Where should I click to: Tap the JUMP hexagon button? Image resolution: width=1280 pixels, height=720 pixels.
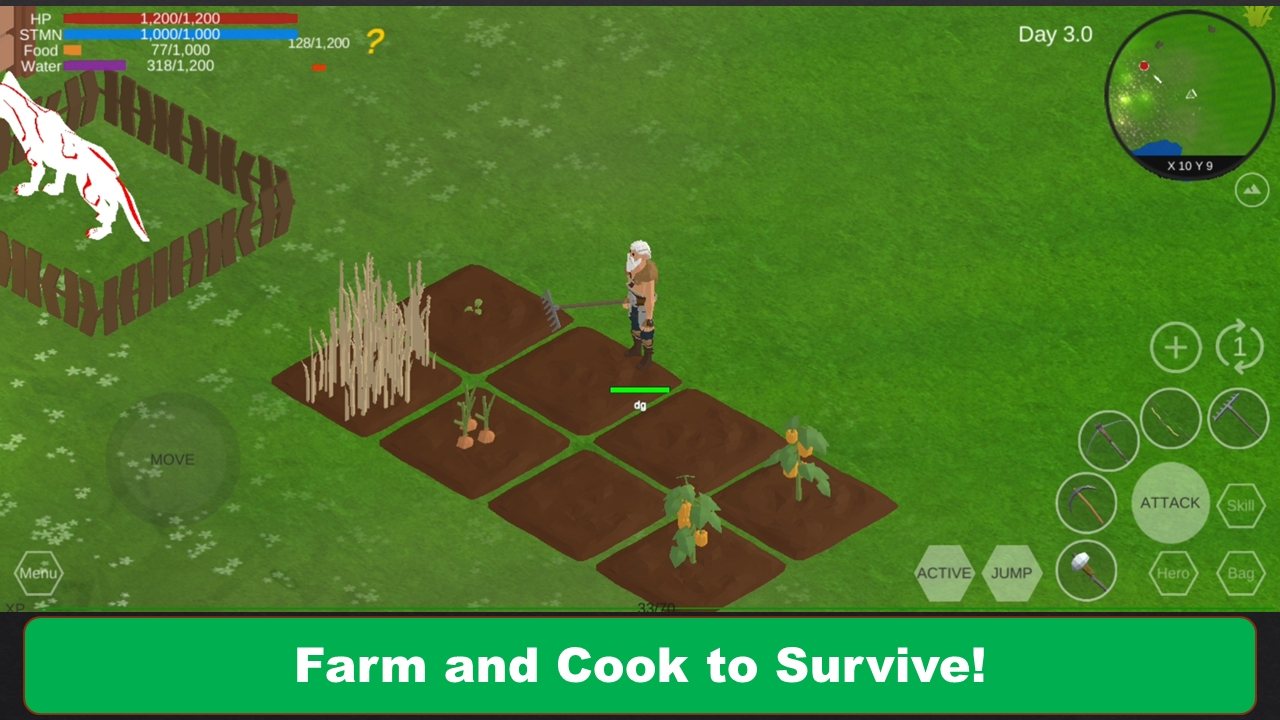(x=1012, y=573)
